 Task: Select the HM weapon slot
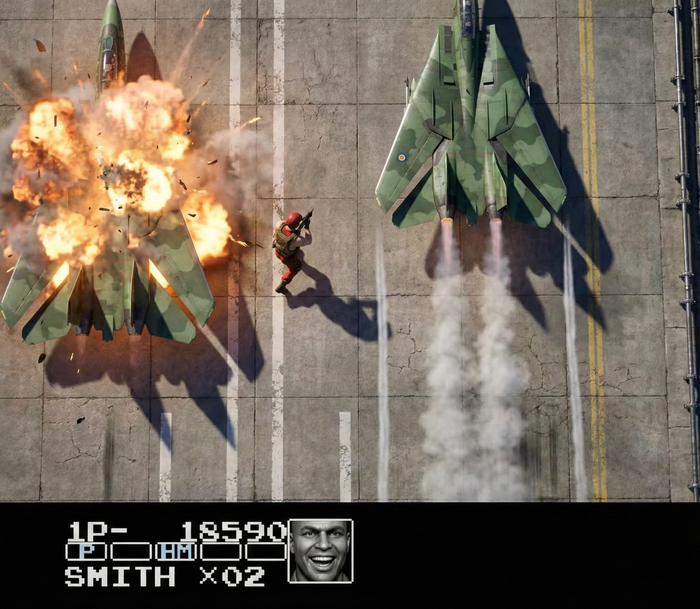click(x=175, y=551)
